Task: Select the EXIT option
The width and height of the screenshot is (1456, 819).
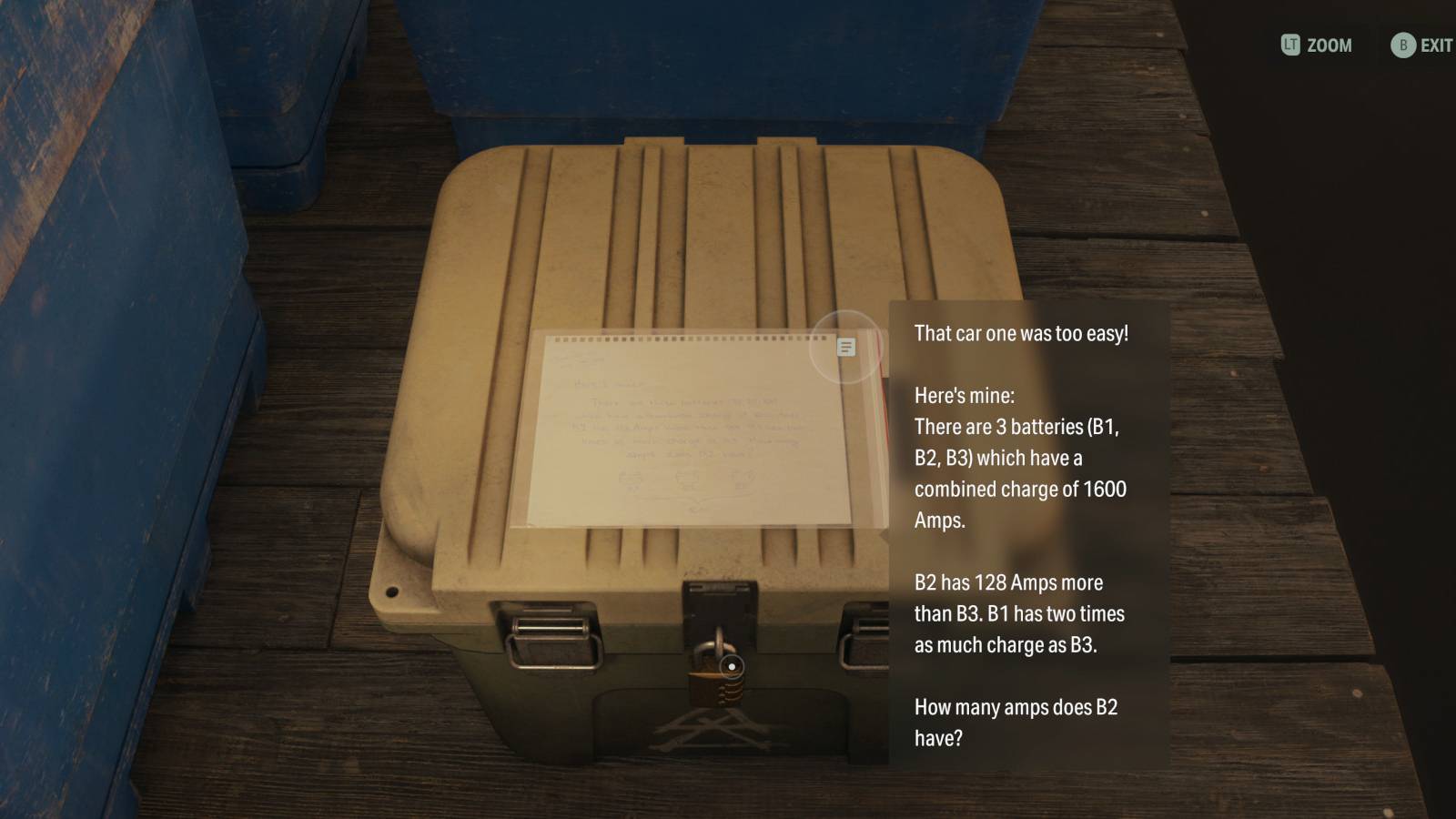Action: (x=1436, y=45)
